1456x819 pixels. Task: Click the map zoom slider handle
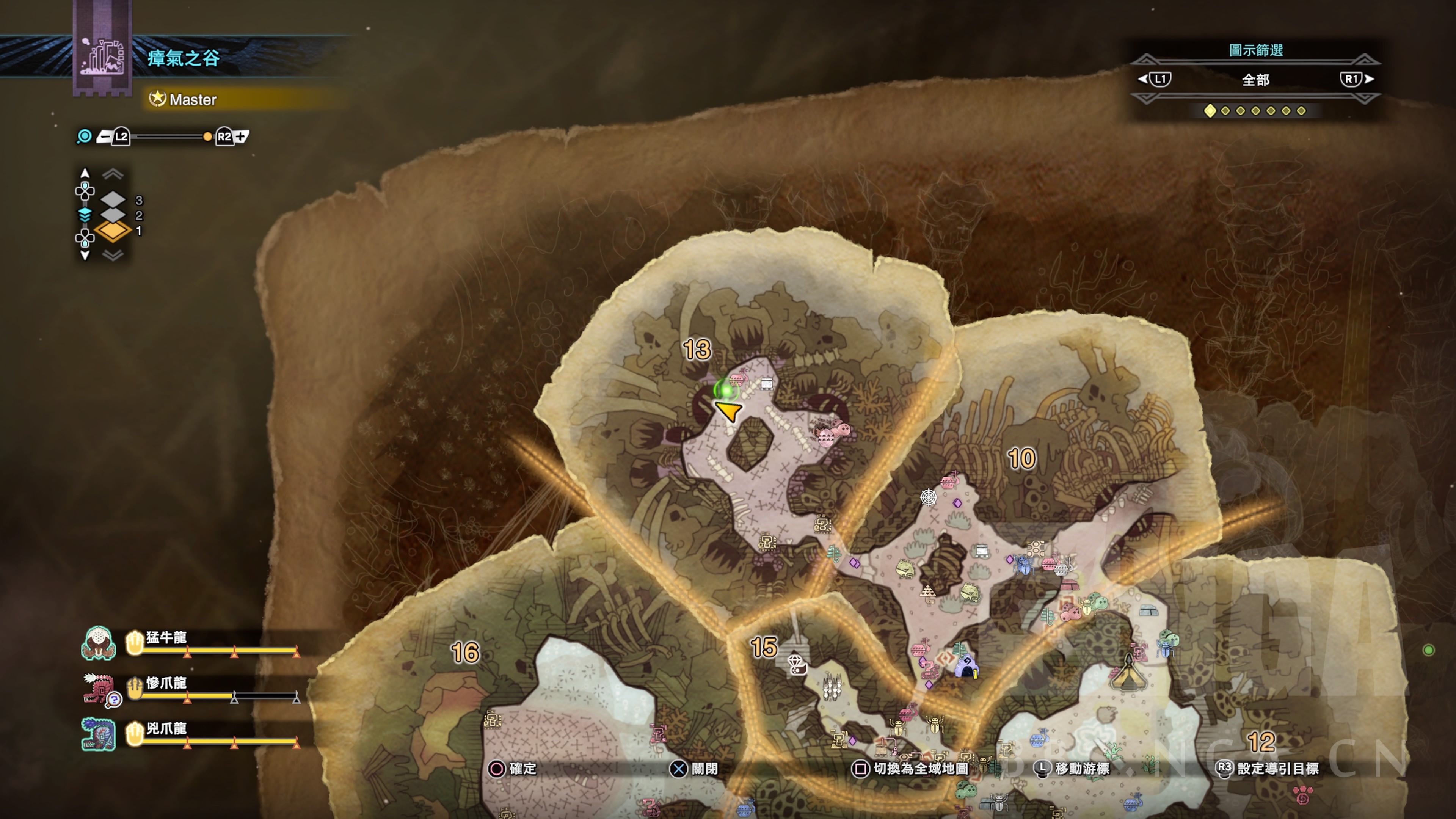[207, 136]
